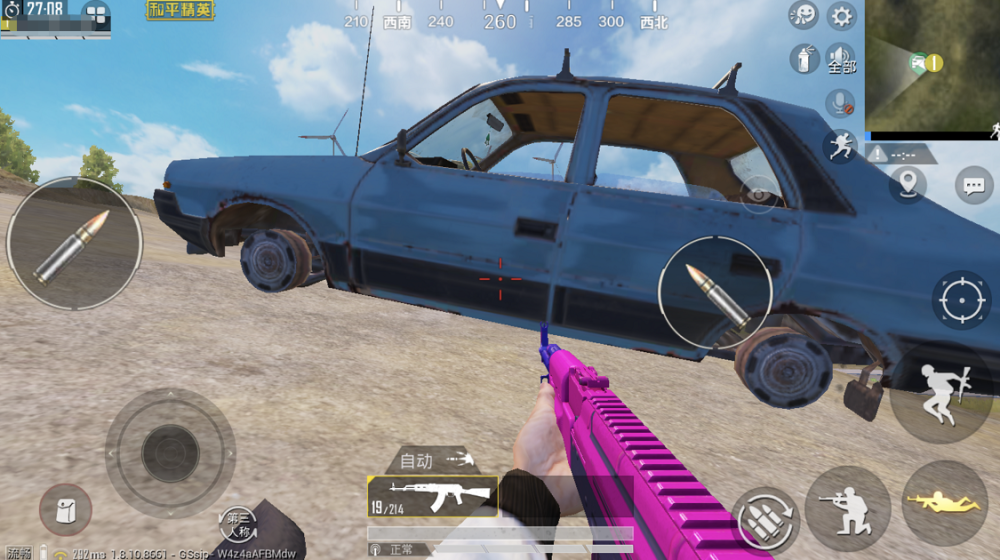The height and width of the screenshot is (560, 1000).
Task: Open the backpack inventory
Action: [65, 510]
